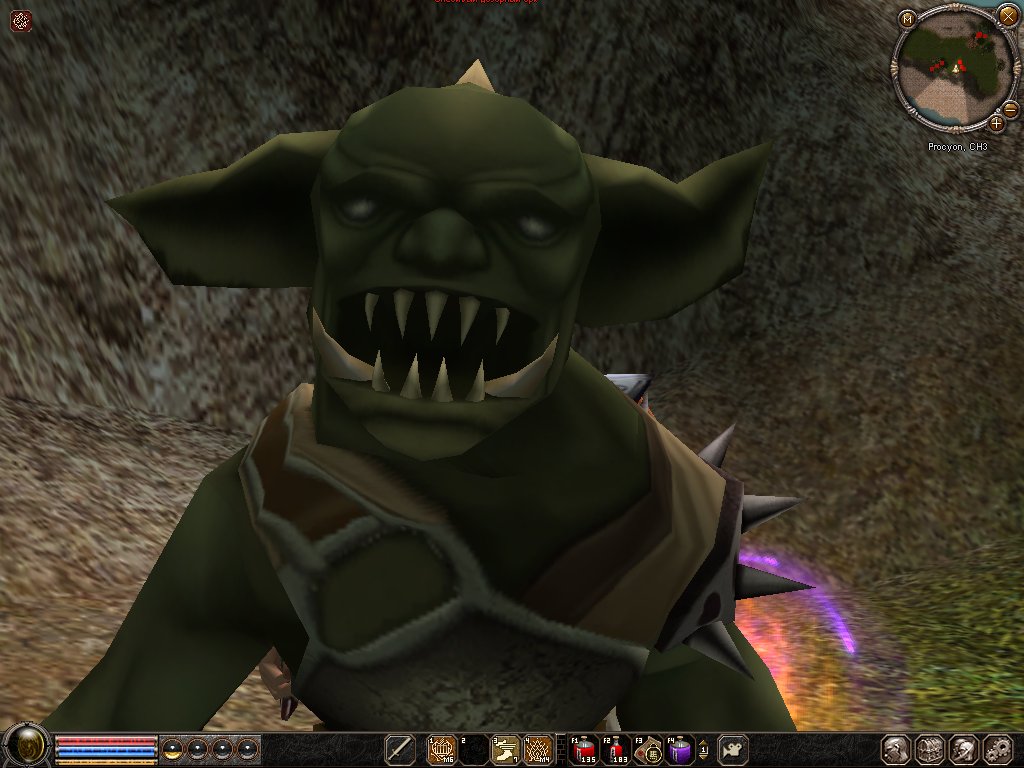
Task: Click the sword attack button
Action: pos(400,749)
